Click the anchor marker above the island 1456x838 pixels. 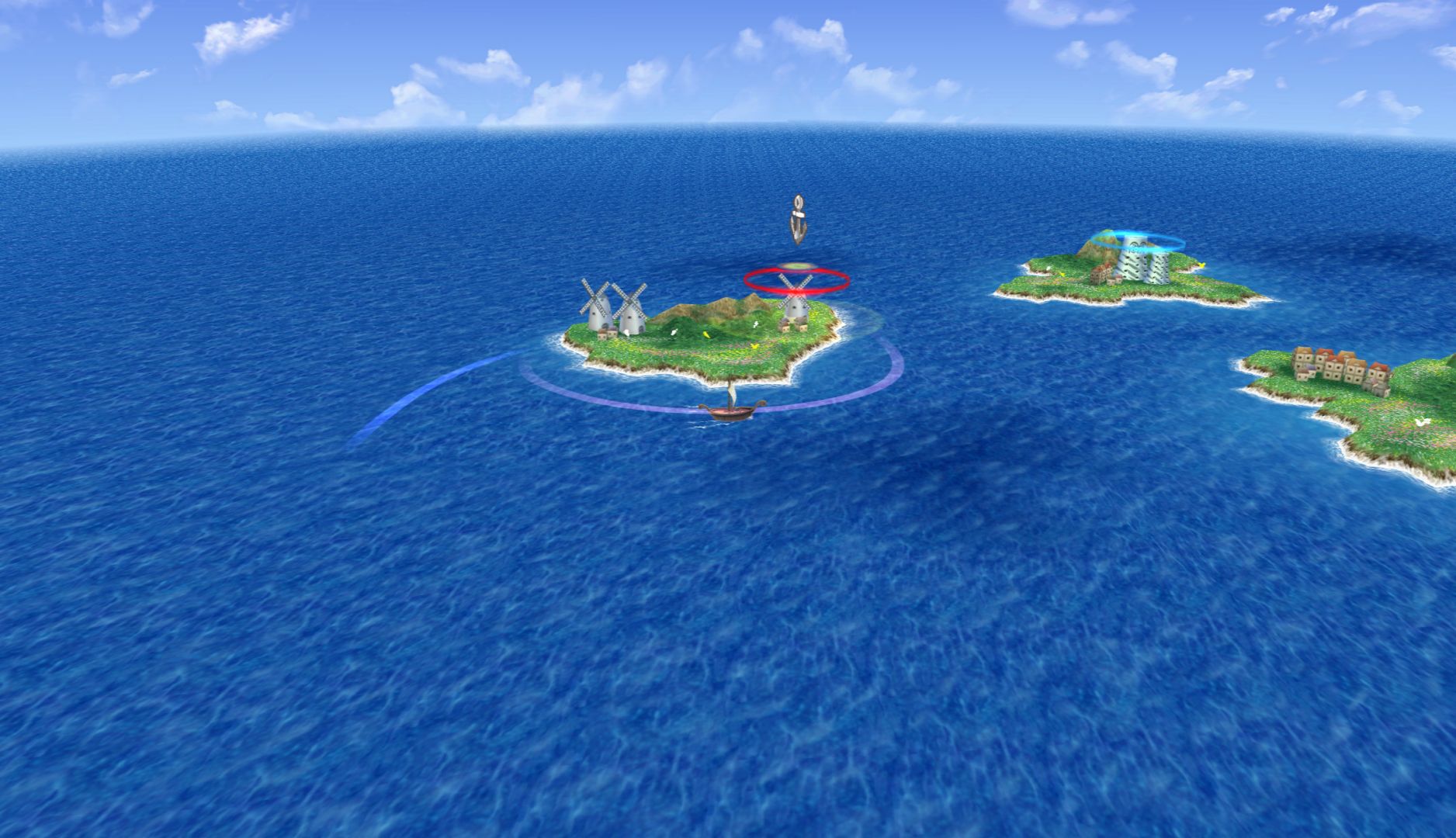coord(796,220)
